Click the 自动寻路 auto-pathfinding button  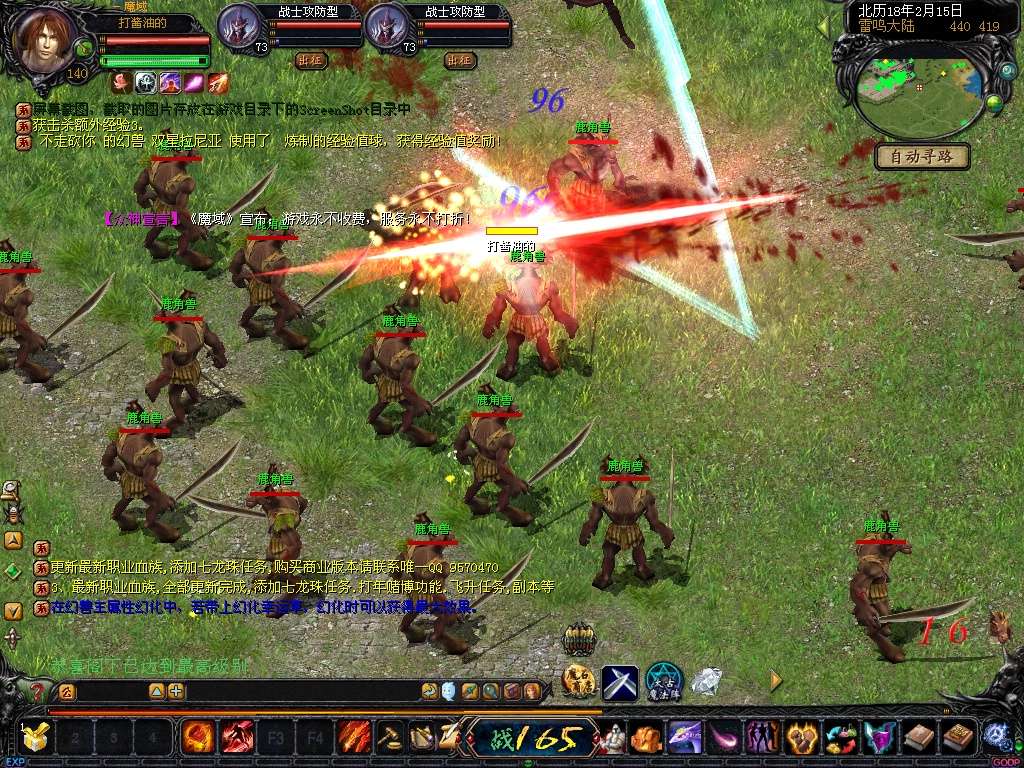click(922, 156)
